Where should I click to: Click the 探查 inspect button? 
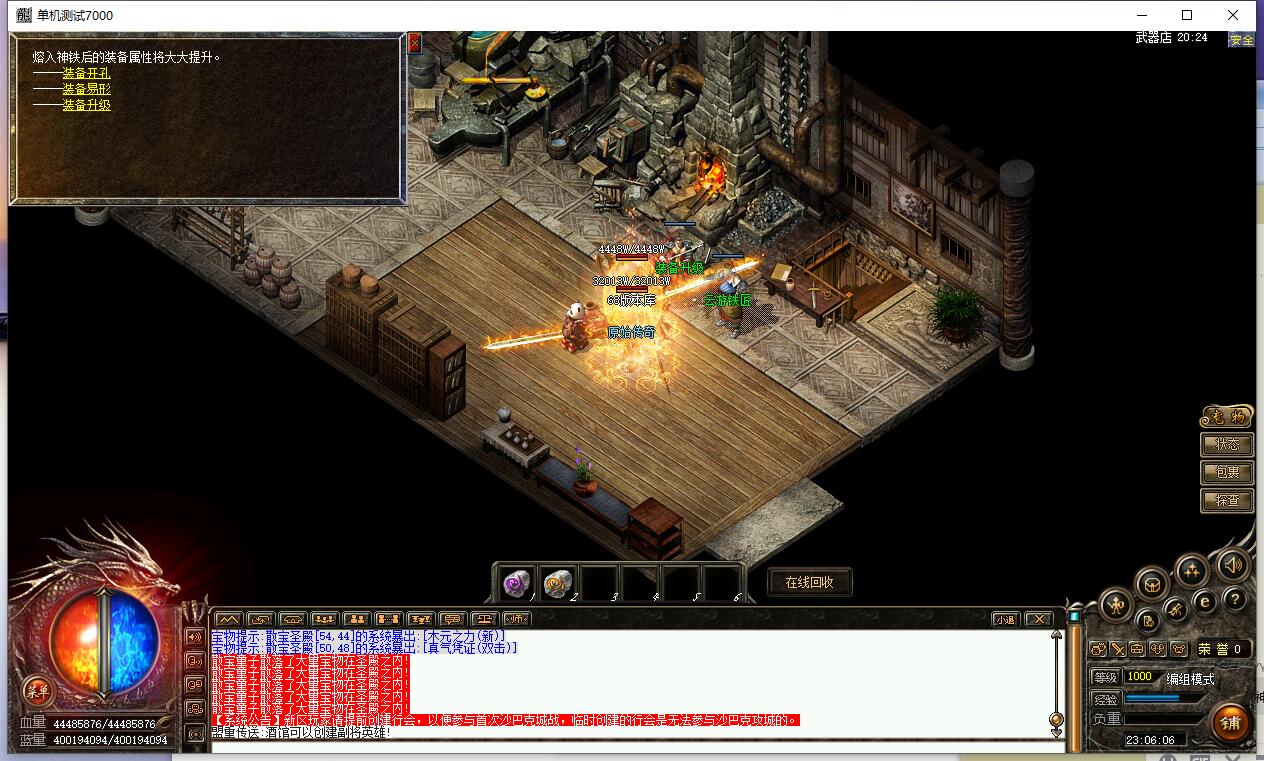1227,500
